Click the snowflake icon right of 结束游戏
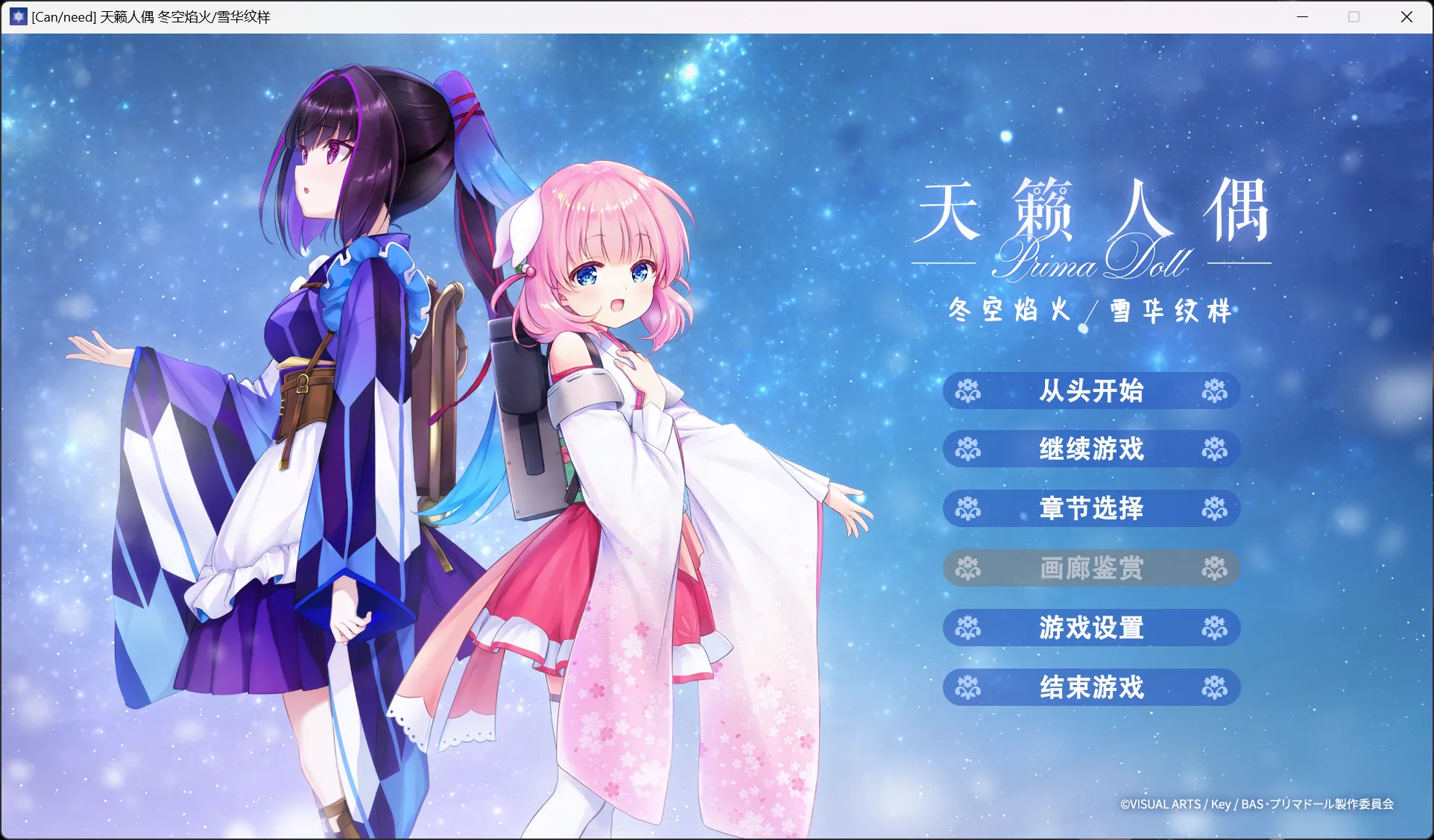The width and height of the screenshot is (1434, 840). pyautogui.click(x=1213, y=687)
